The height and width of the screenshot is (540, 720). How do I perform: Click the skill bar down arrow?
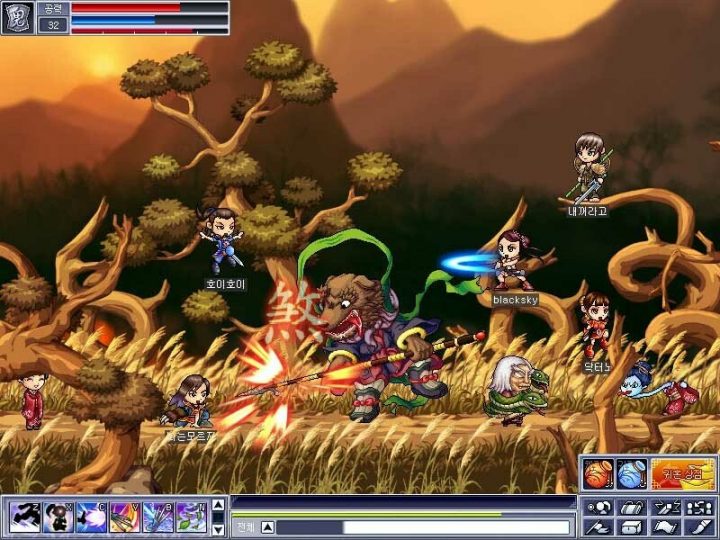(218, 528)
